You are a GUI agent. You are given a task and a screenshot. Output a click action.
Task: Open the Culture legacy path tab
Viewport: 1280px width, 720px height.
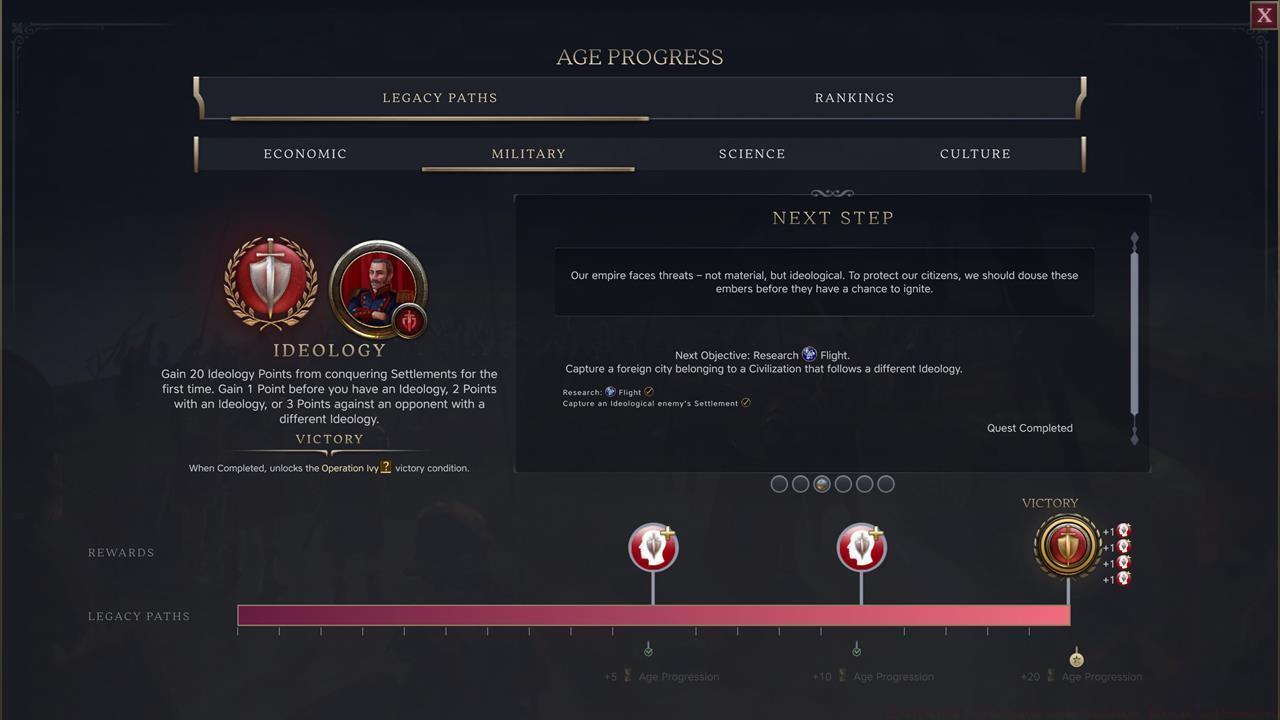coord(975,153)
